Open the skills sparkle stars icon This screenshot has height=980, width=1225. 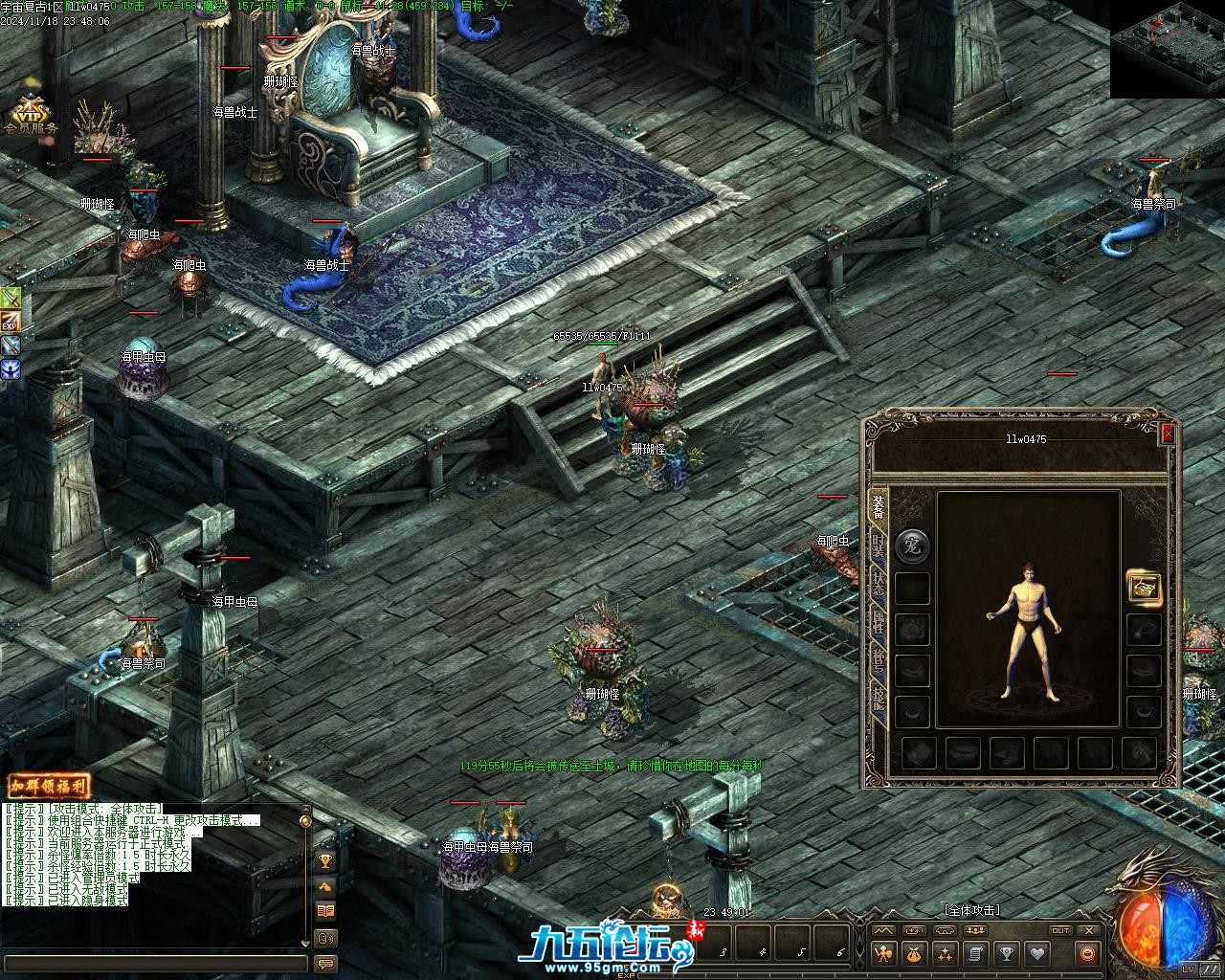946,953
